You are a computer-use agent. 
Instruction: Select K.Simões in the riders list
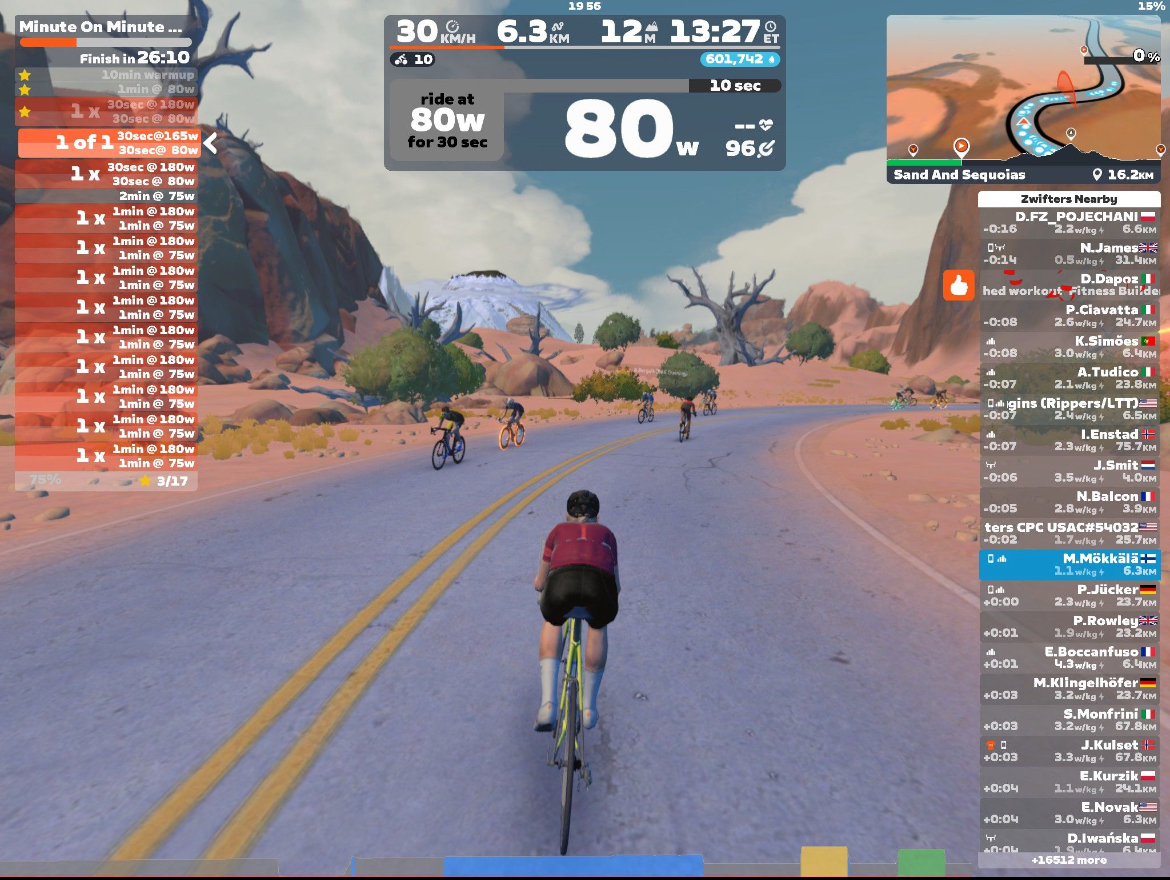point(1069,347)
